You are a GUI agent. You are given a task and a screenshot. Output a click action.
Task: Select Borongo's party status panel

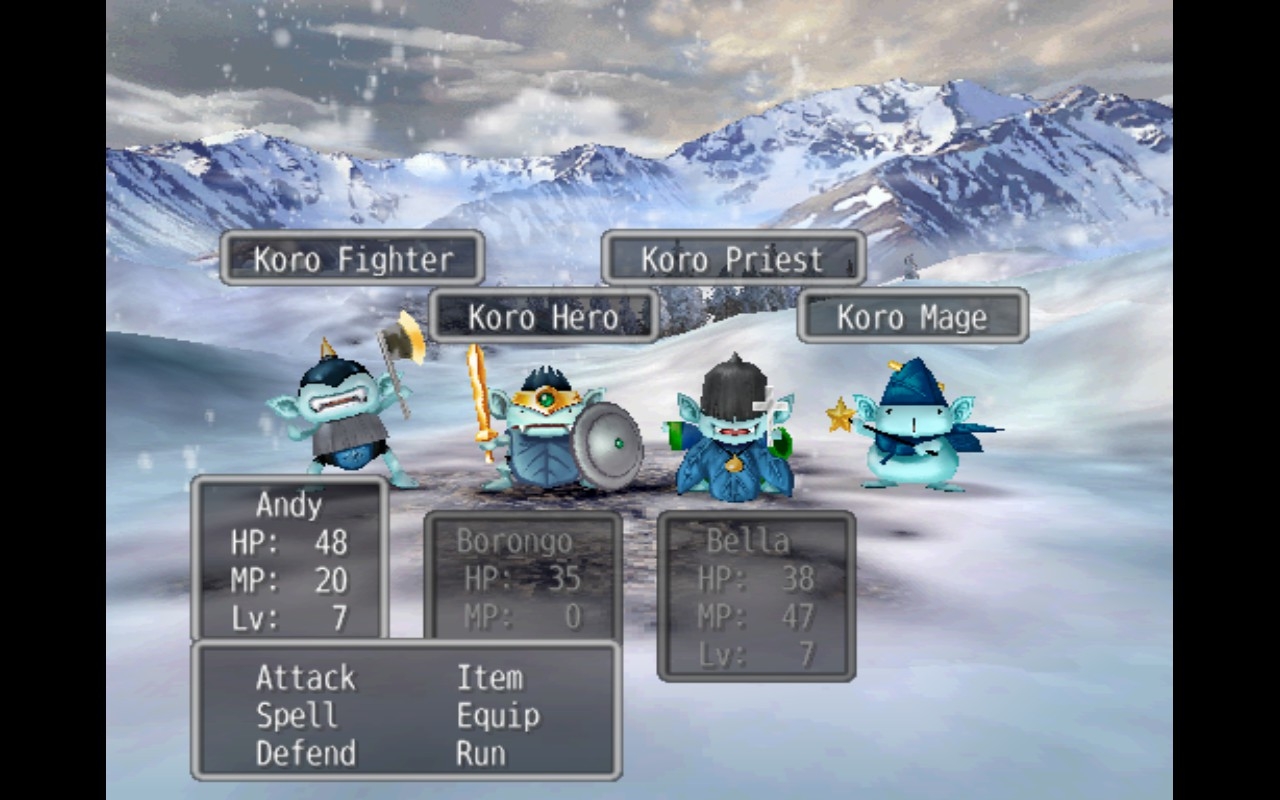(523, 577)
